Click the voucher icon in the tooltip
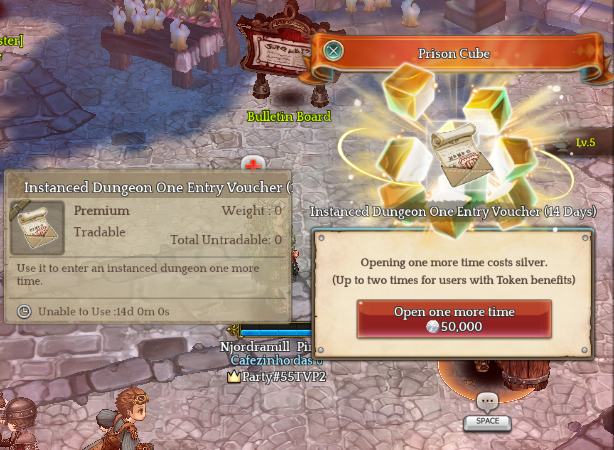The width and height of the screenshot is (614, 450). coord(37,227)
